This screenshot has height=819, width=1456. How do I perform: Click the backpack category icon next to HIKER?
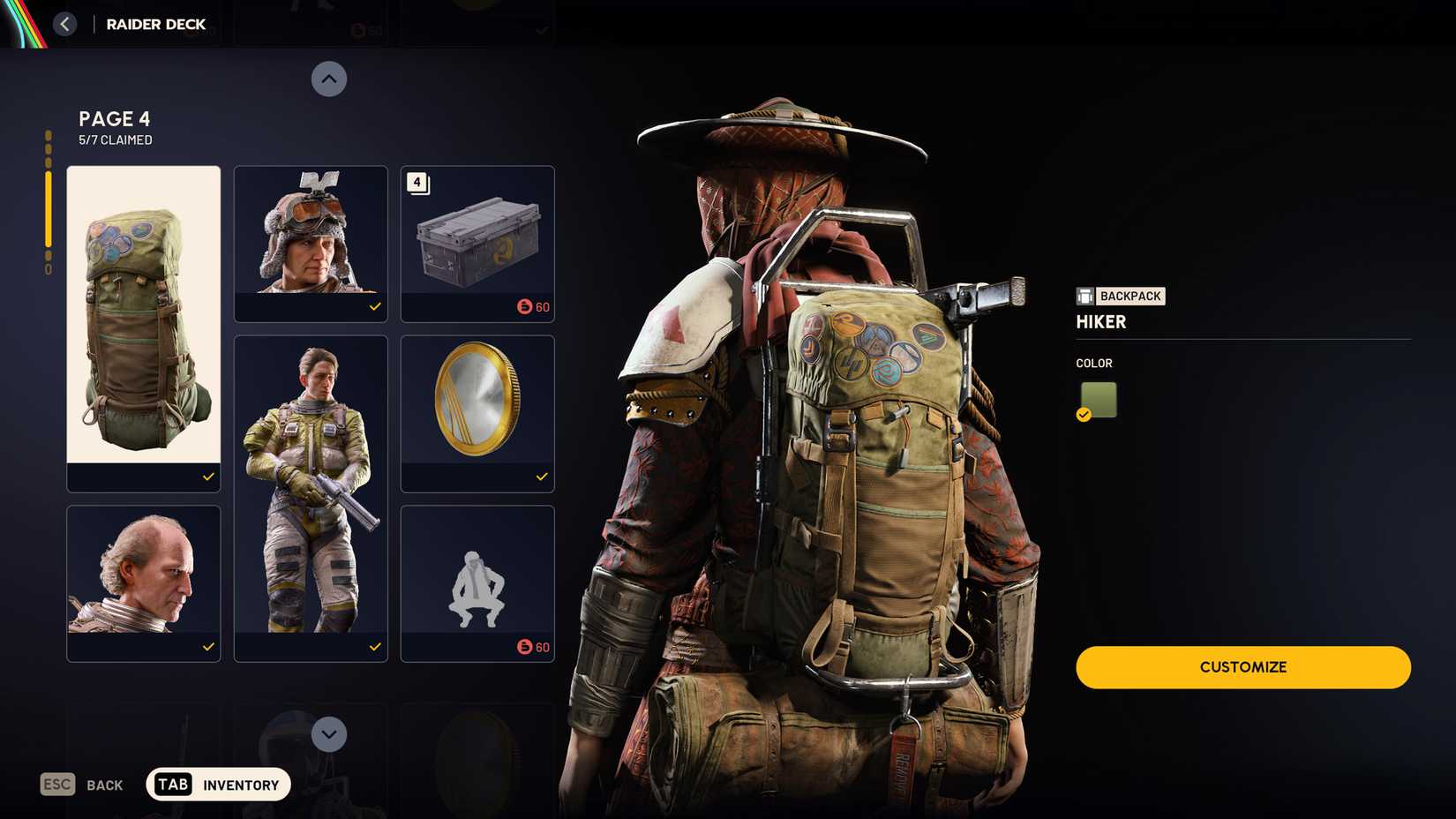(1084, 296)
